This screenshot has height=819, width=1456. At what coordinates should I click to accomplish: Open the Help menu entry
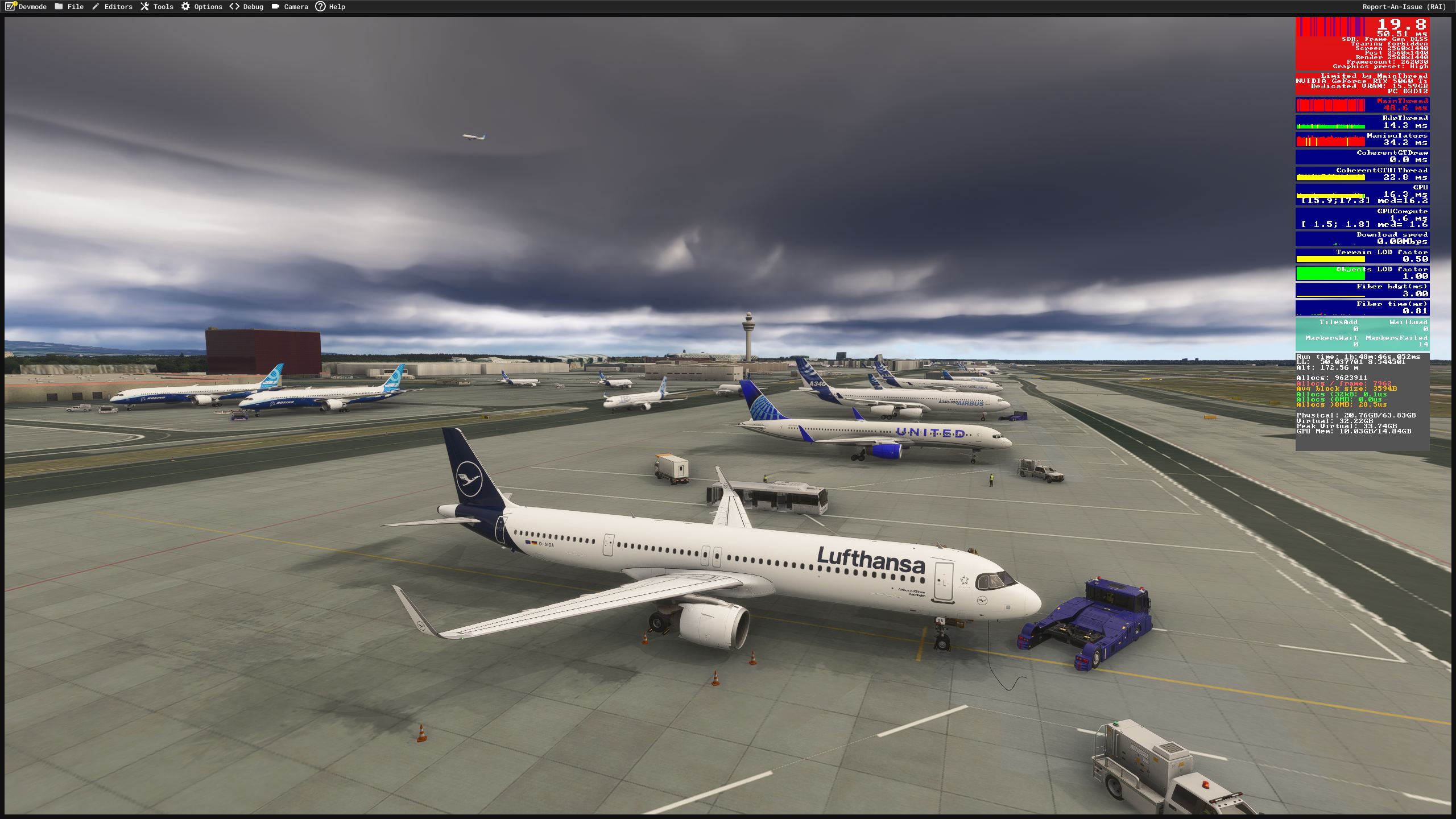tap(338, 7)
